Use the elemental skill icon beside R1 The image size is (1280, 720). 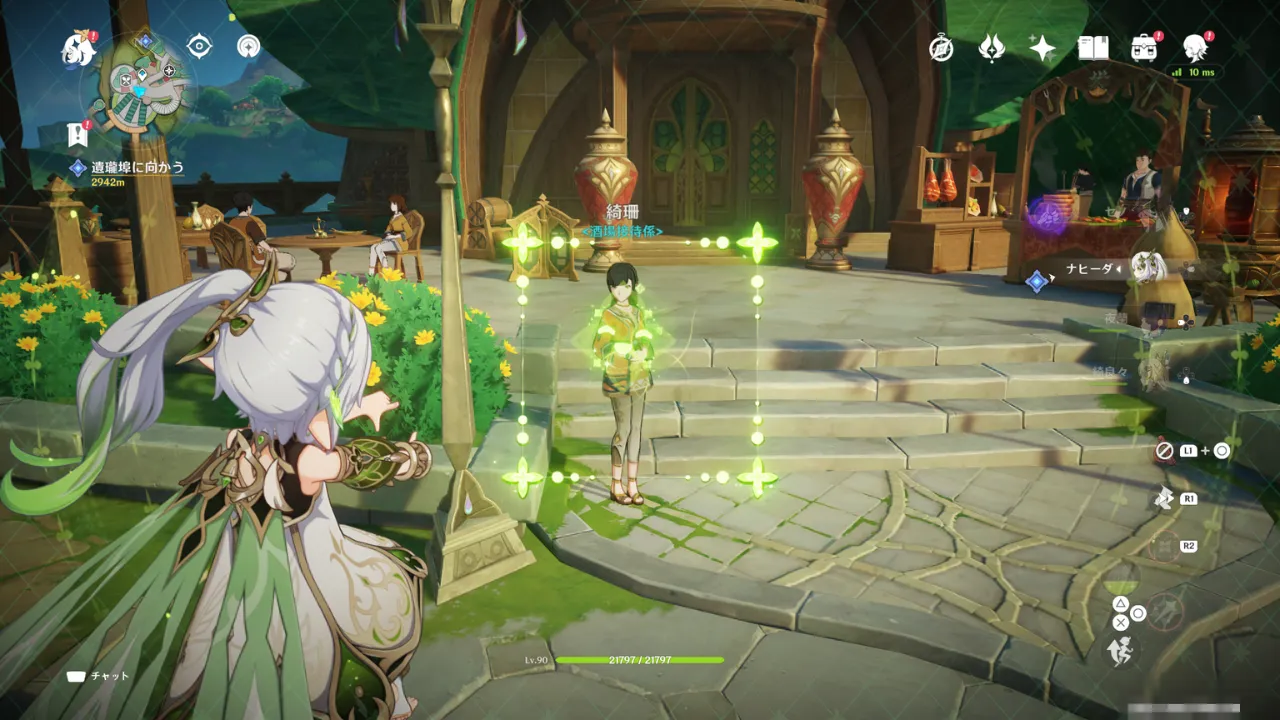[x=1163, y=498]
